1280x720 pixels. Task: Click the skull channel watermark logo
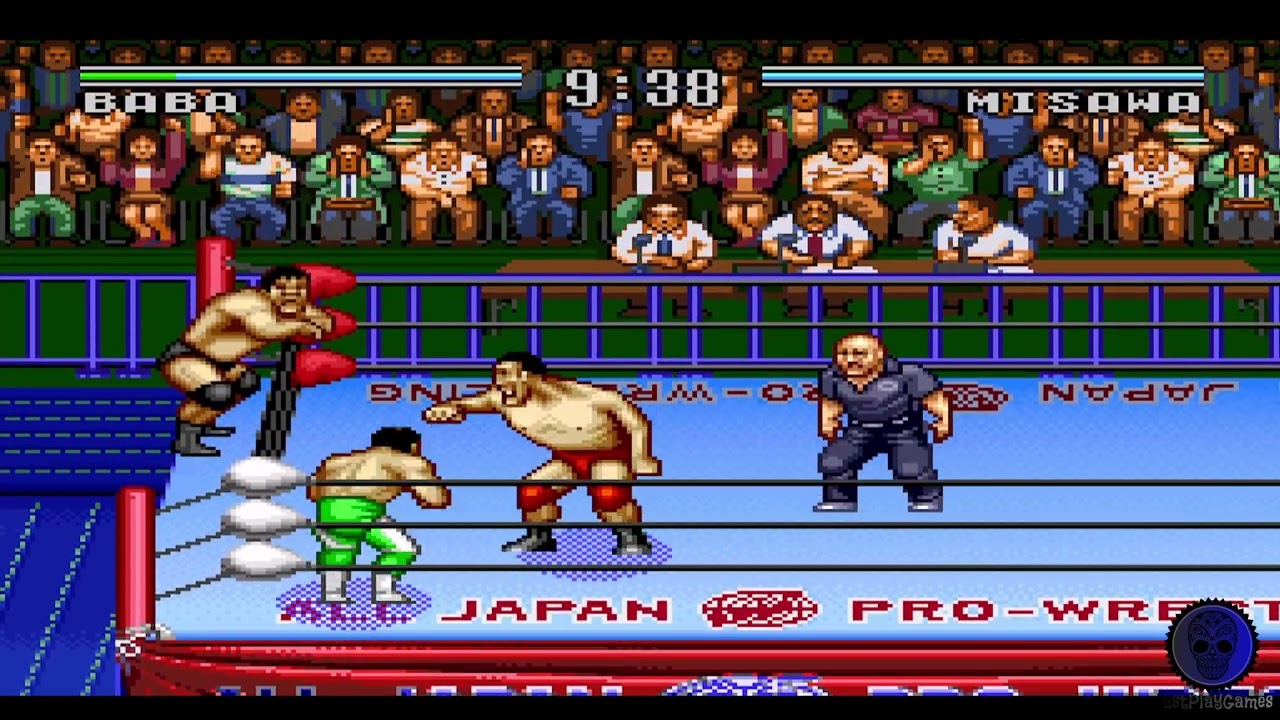tap(1213, 646)
